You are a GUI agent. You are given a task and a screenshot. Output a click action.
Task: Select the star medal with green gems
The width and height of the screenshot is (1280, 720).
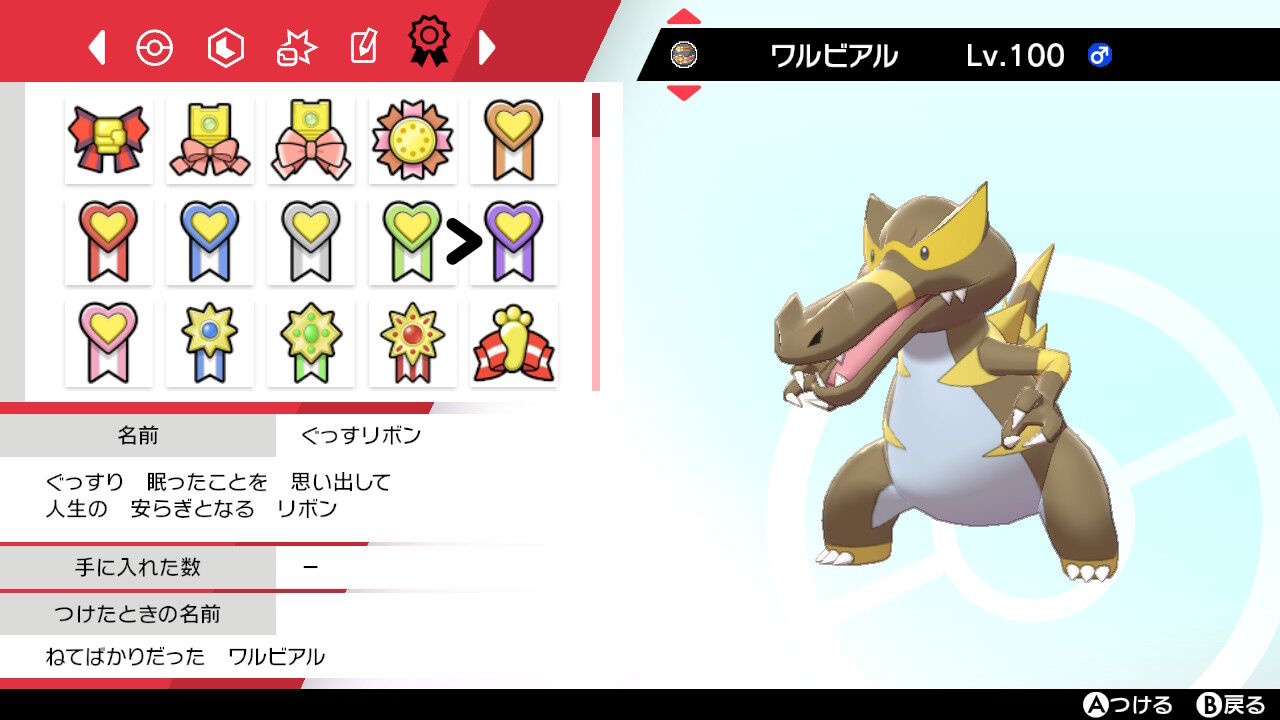[311, 343]
